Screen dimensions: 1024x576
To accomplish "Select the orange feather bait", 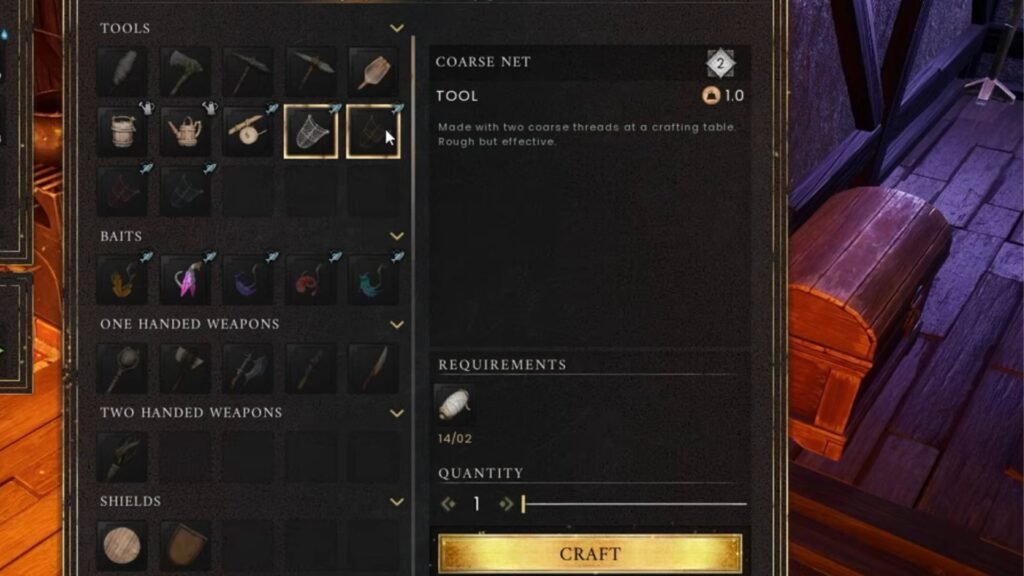I will point(123,280).
